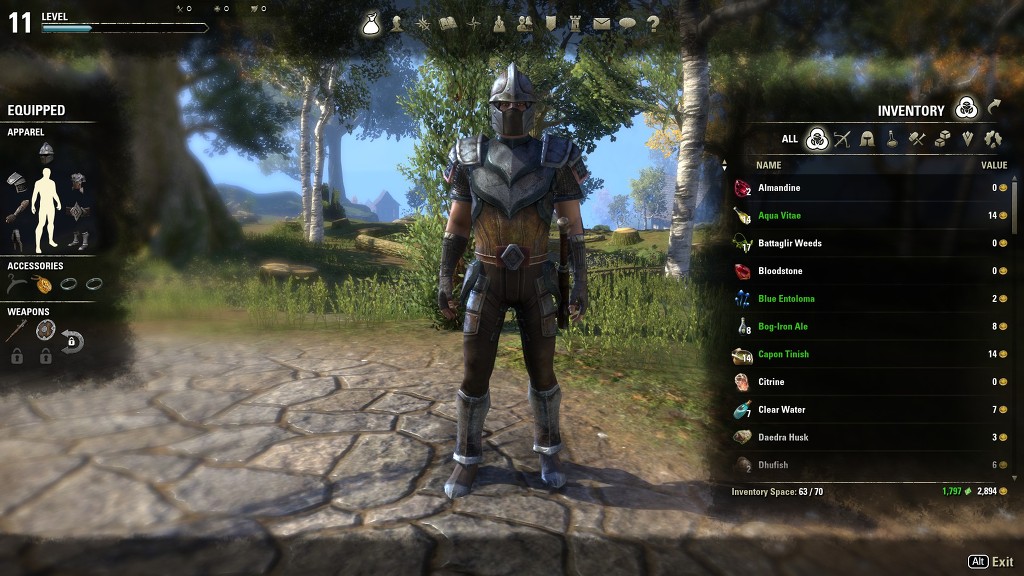The width and height of the screenshot is (1024, 576).
Task: Filter inventory by apparel helmet tab
Action: pyautogui.click(x=867, y=139)
